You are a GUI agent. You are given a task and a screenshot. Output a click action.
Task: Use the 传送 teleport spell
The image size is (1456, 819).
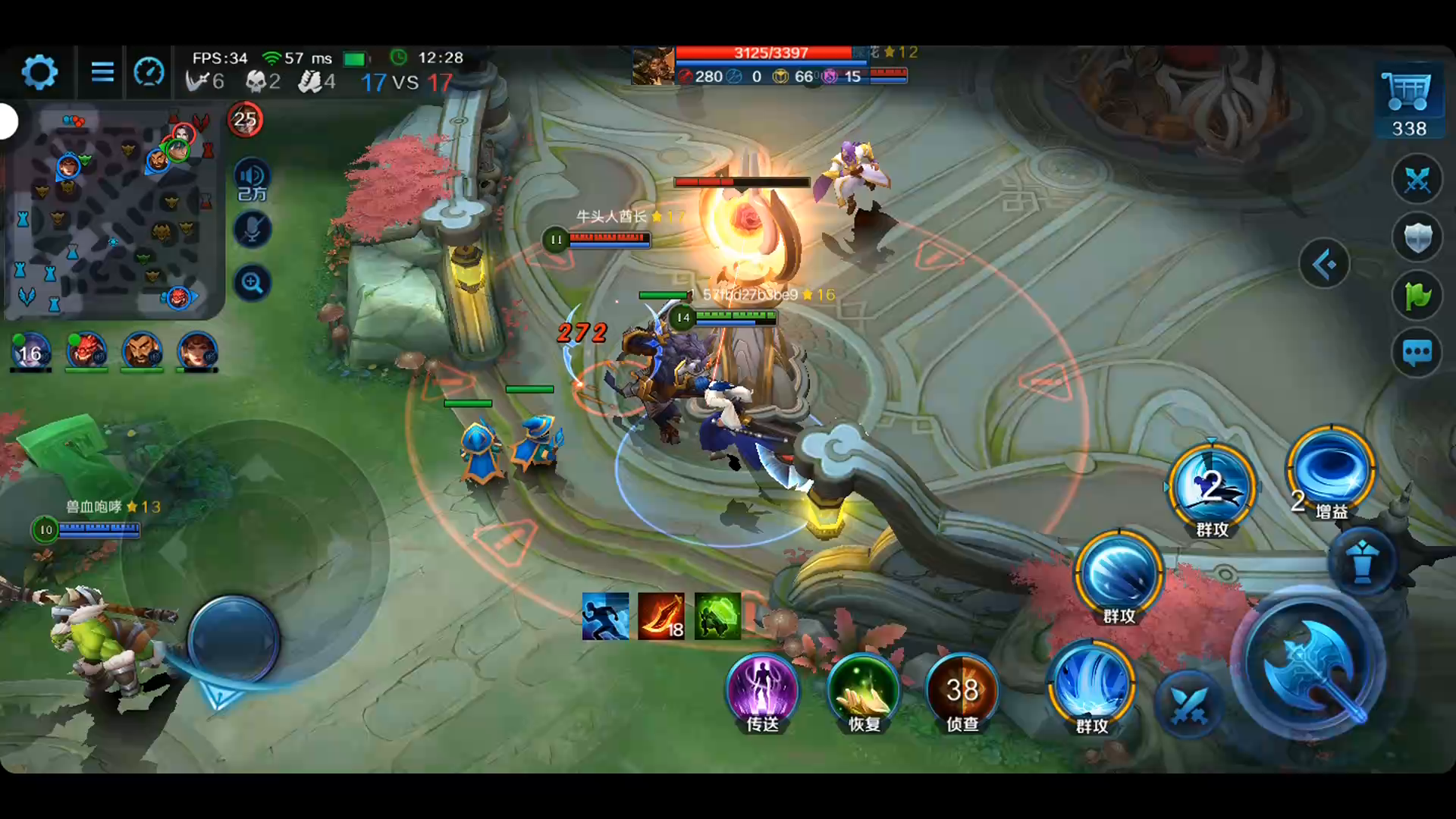[x=762, y=690]
